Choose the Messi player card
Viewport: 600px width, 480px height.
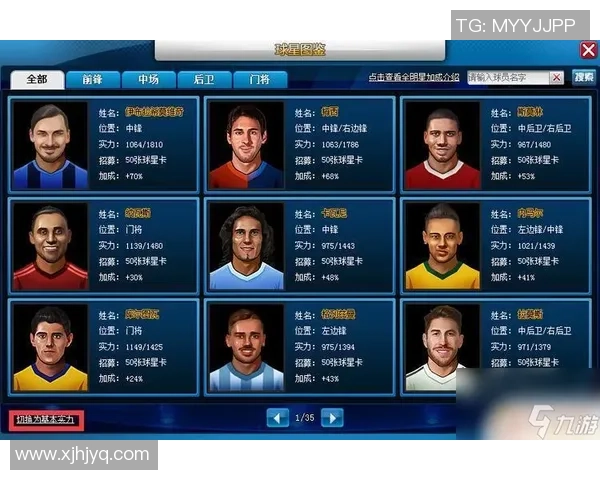click(299, 144)
